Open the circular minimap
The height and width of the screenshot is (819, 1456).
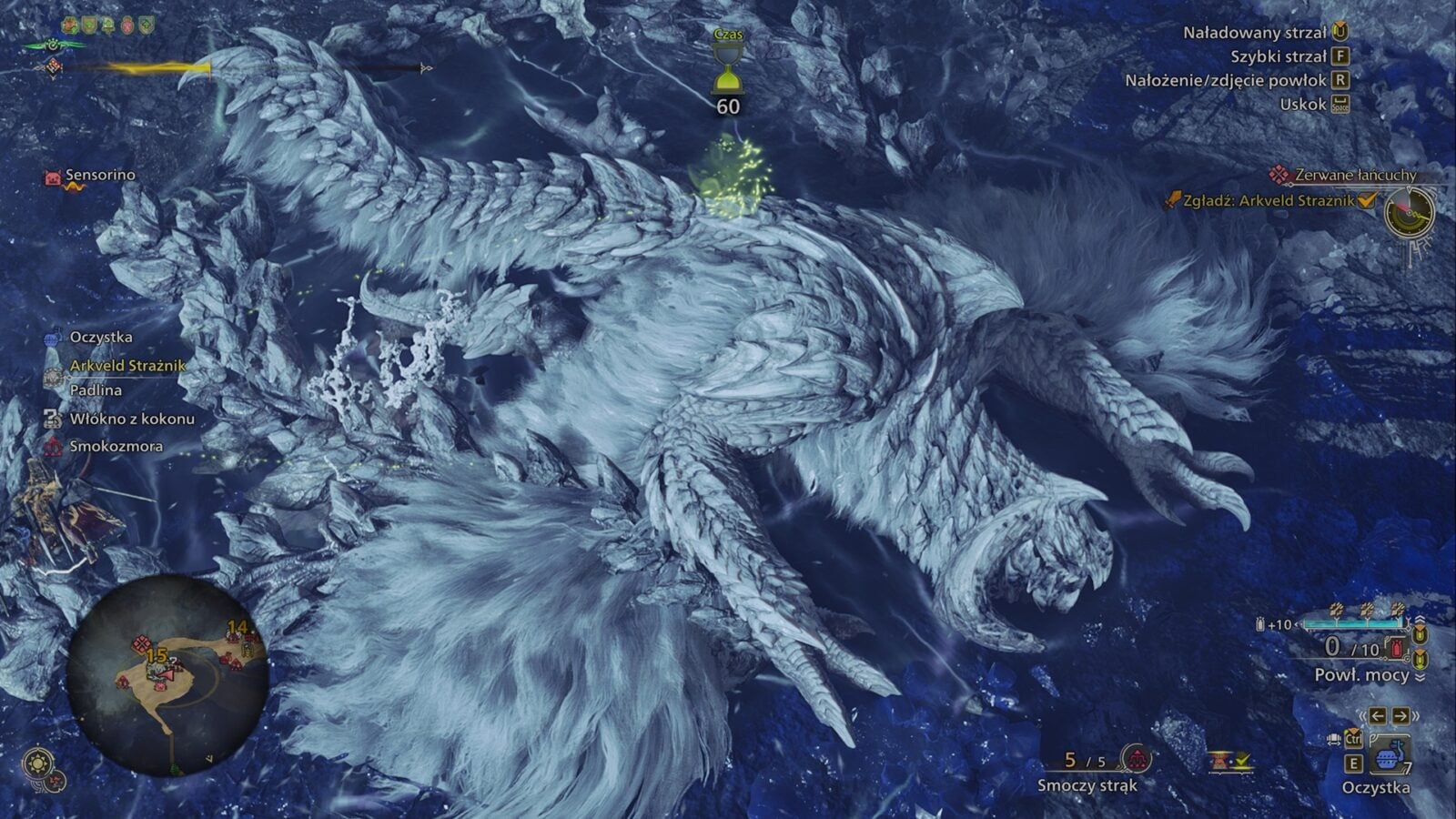point(167,674)
